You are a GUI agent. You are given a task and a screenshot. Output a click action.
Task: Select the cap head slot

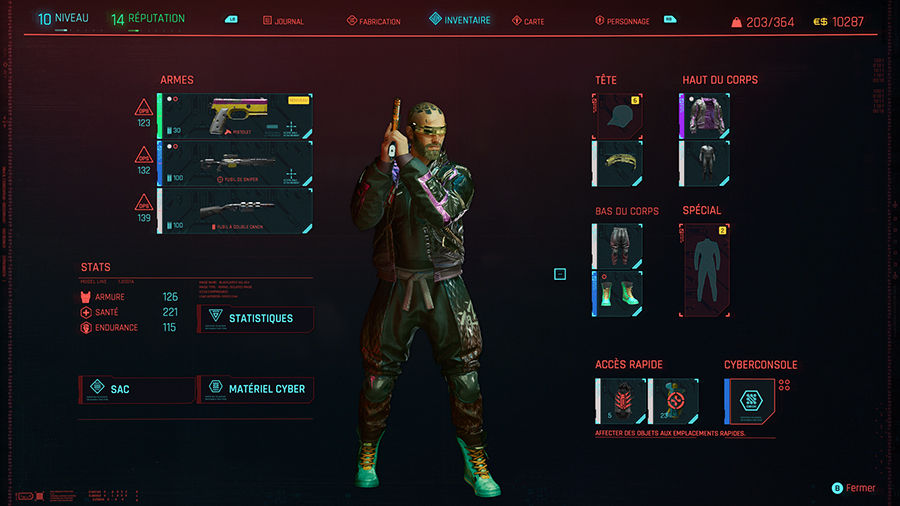[618, 115]
